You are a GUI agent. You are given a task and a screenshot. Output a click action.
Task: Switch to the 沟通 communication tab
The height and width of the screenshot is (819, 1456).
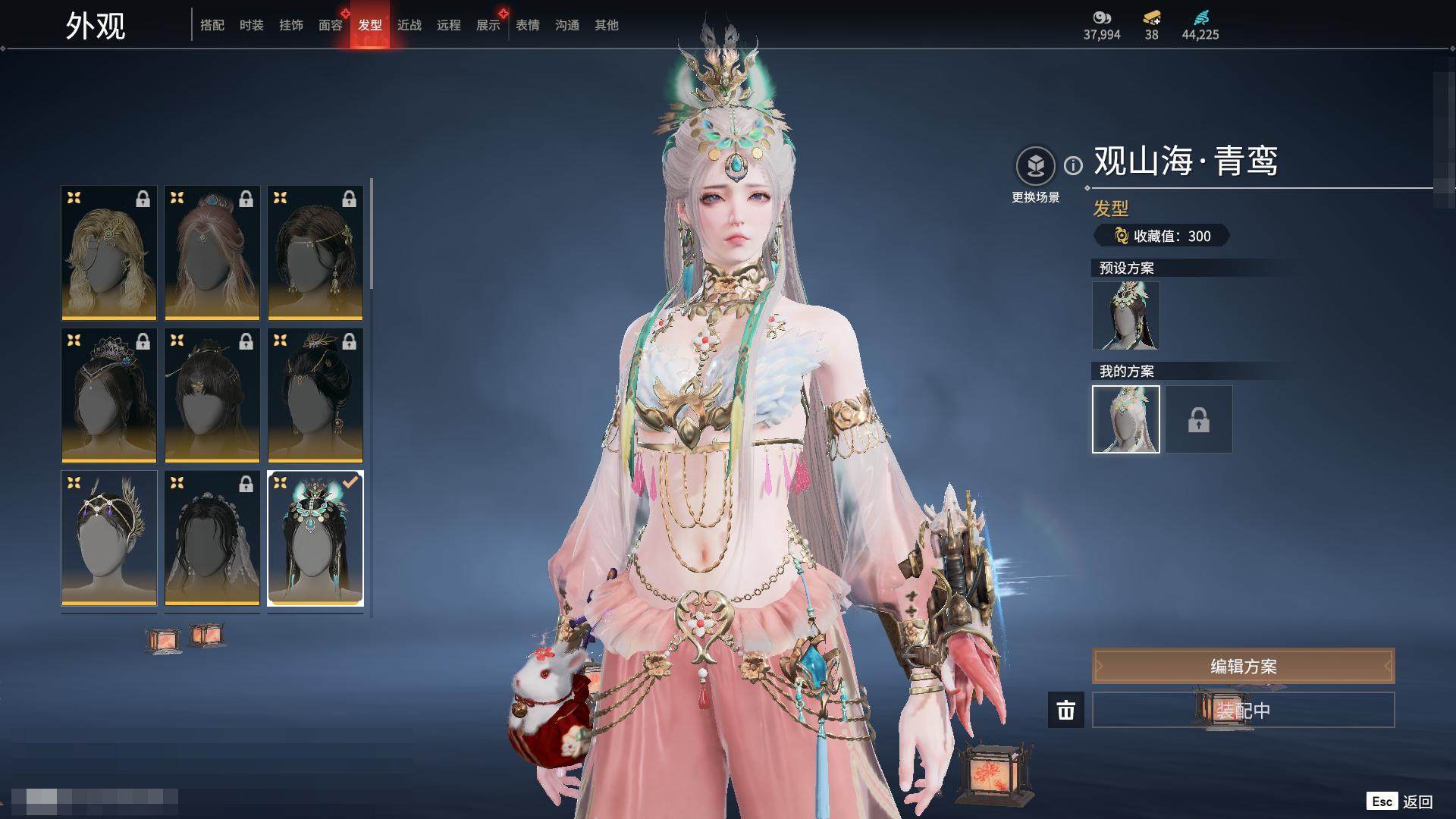click(567, 25)
